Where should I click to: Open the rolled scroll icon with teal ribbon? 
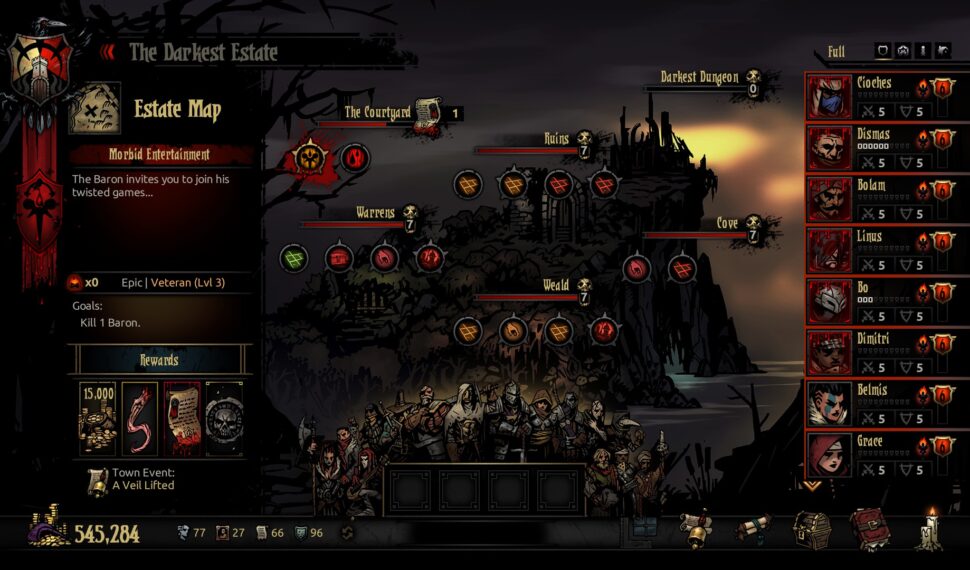[x=754, y=527]
